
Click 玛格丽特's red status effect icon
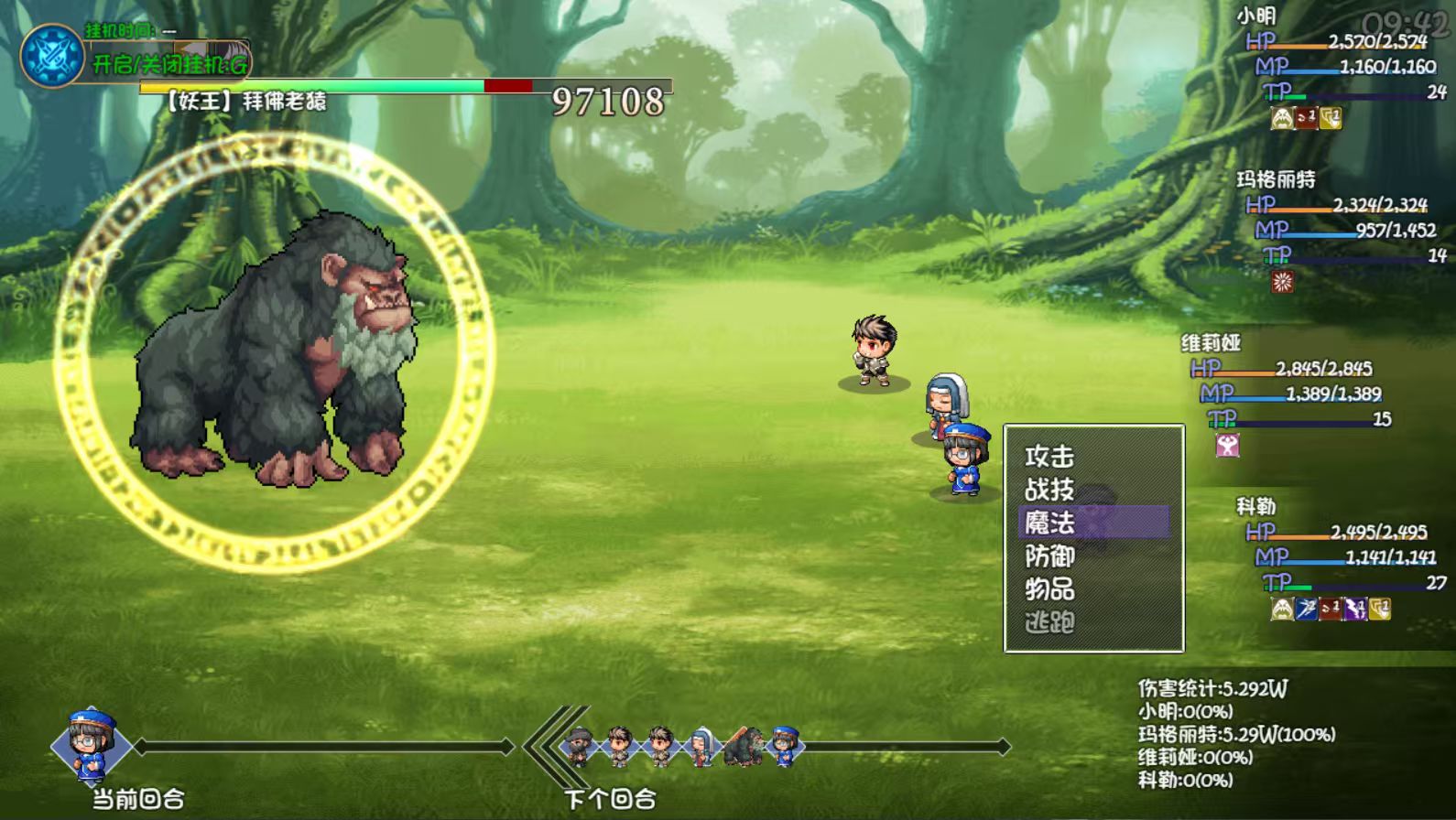point(1282,282)
